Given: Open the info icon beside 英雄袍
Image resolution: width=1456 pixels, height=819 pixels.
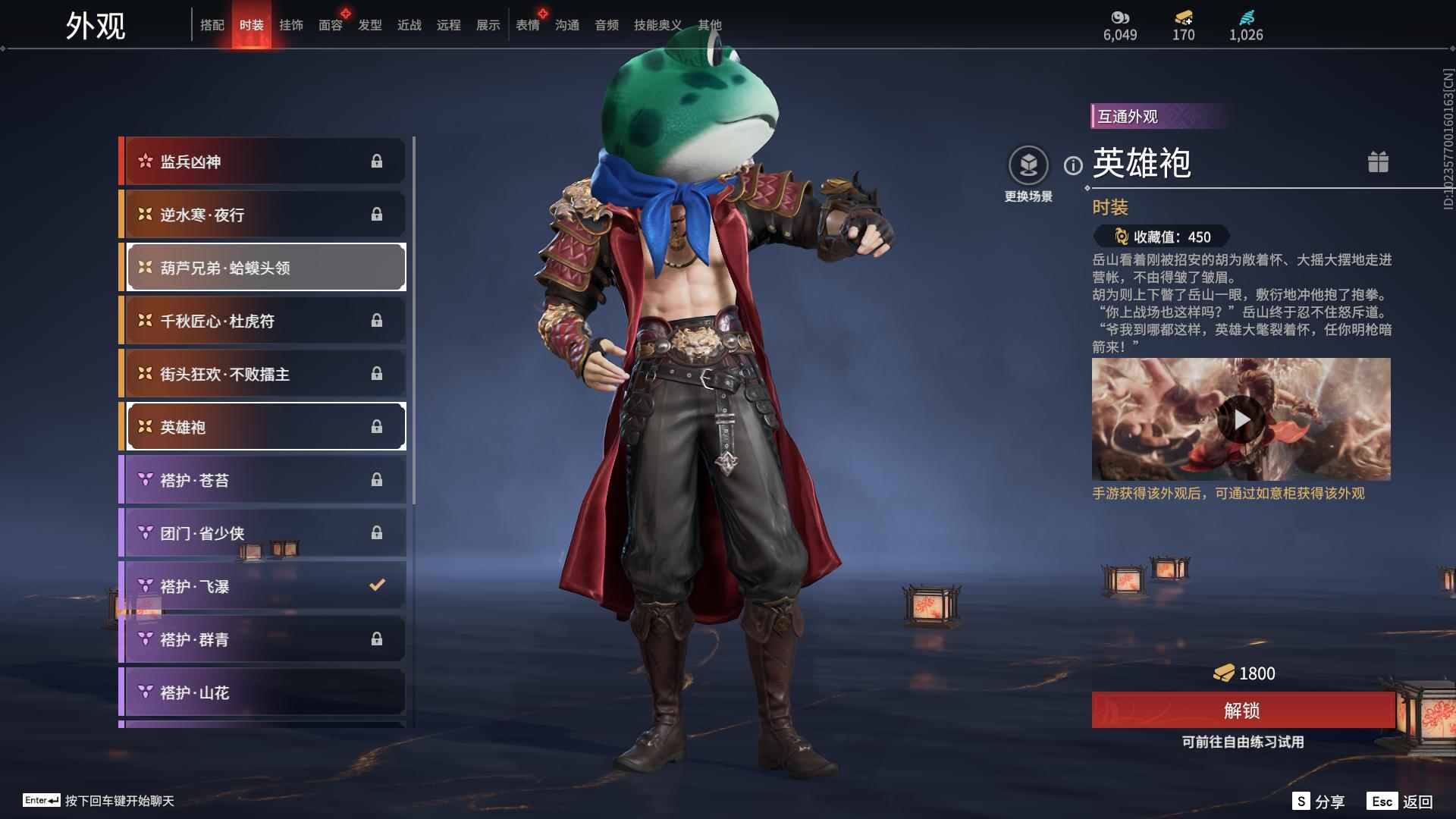Looking at the screenshot, I should (x=1073, y=165).
